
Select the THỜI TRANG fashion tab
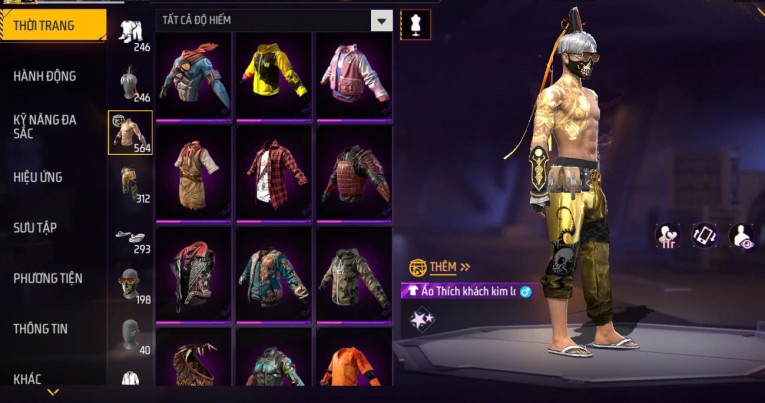44,25
